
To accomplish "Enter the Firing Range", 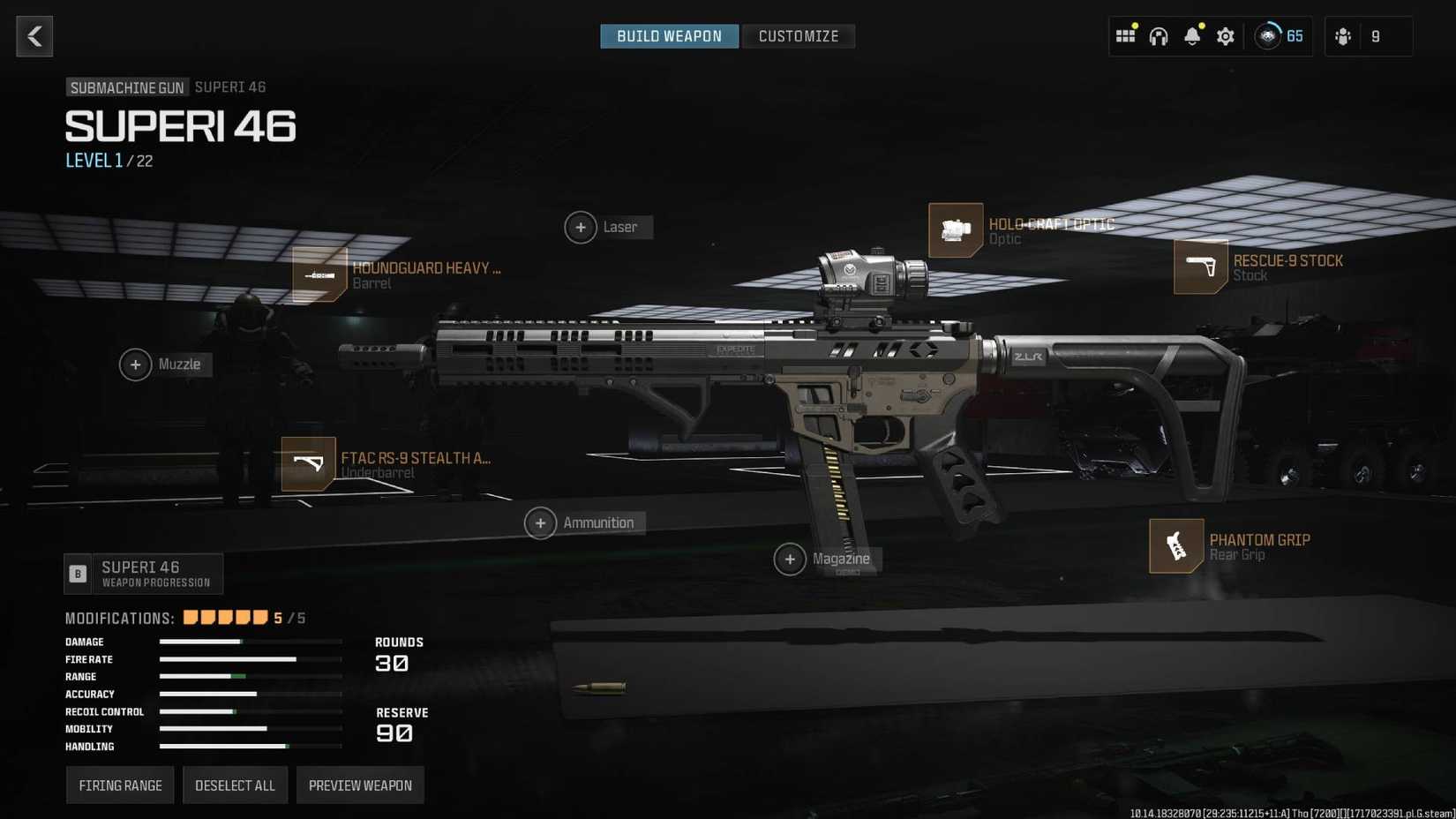I will click(119, 785).
